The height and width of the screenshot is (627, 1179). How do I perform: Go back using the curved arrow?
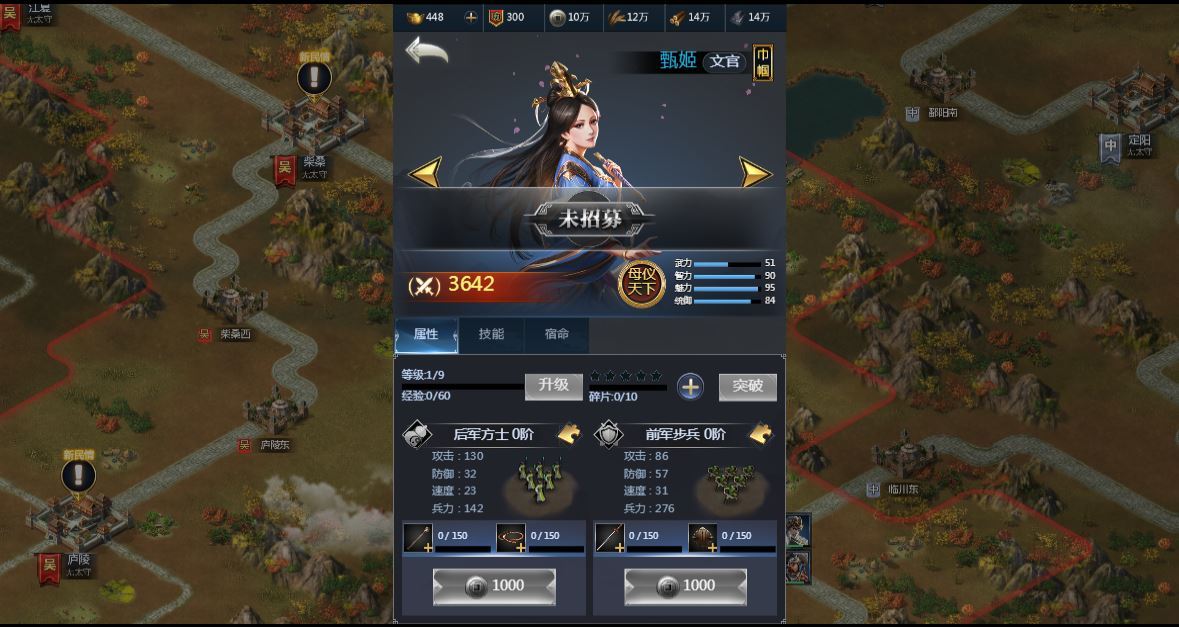426,51
